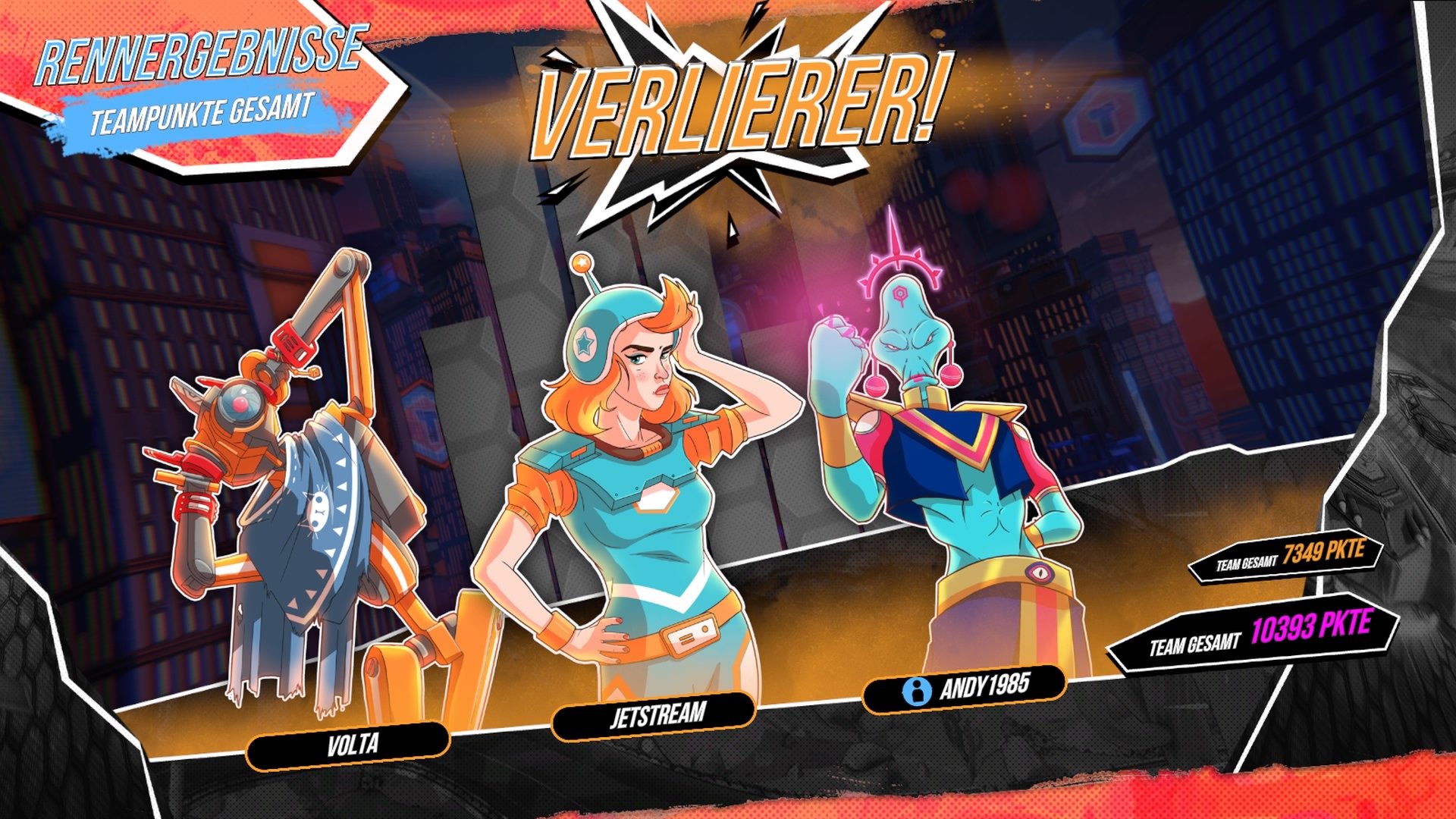Select the Volta robot character portrait
Image resolution: width=1456 pixels, height=819 pixels.
click(x=296, y=493)
